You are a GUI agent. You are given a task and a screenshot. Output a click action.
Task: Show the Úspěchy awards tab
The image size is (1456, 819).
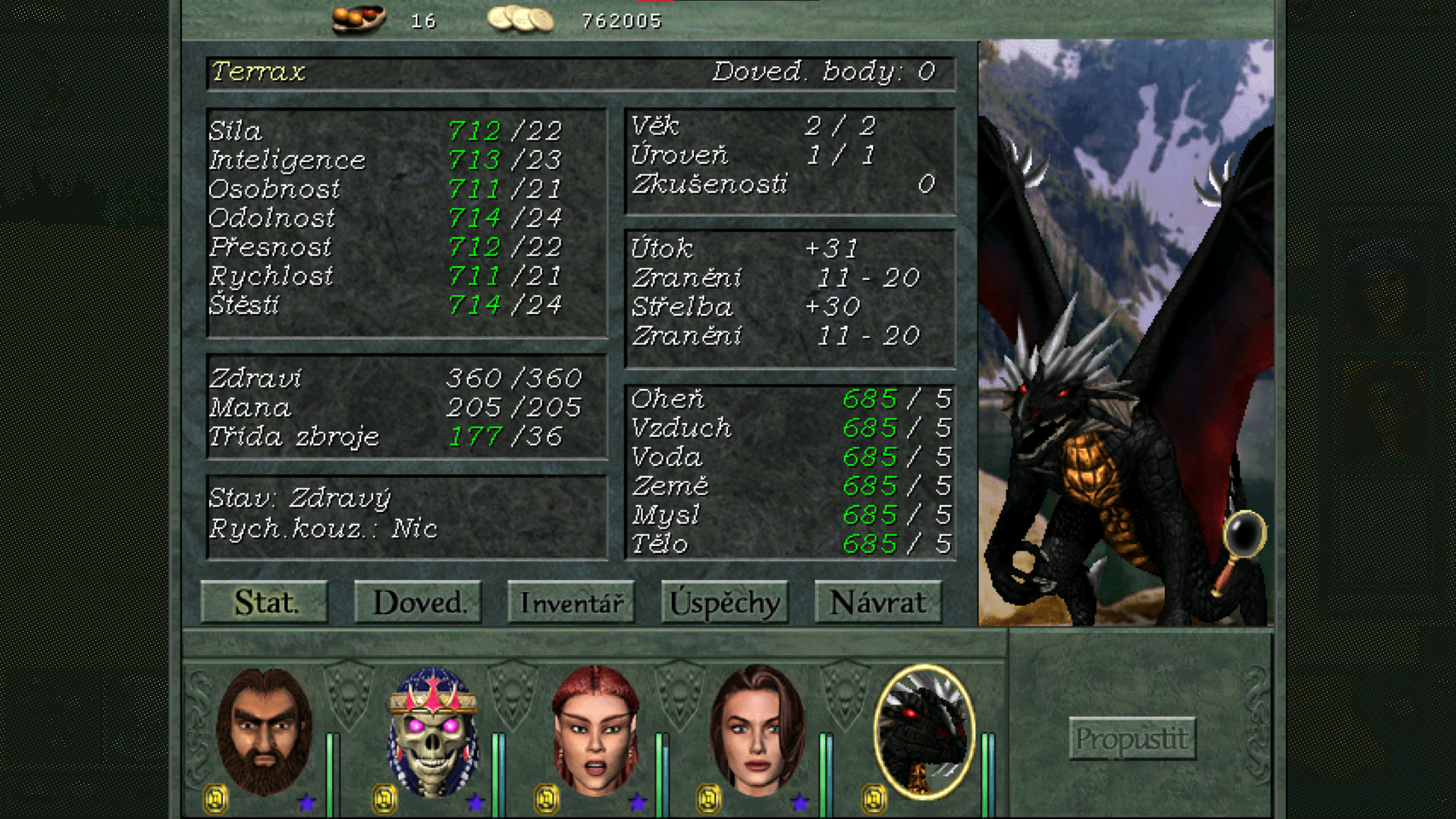pos(725,603)
